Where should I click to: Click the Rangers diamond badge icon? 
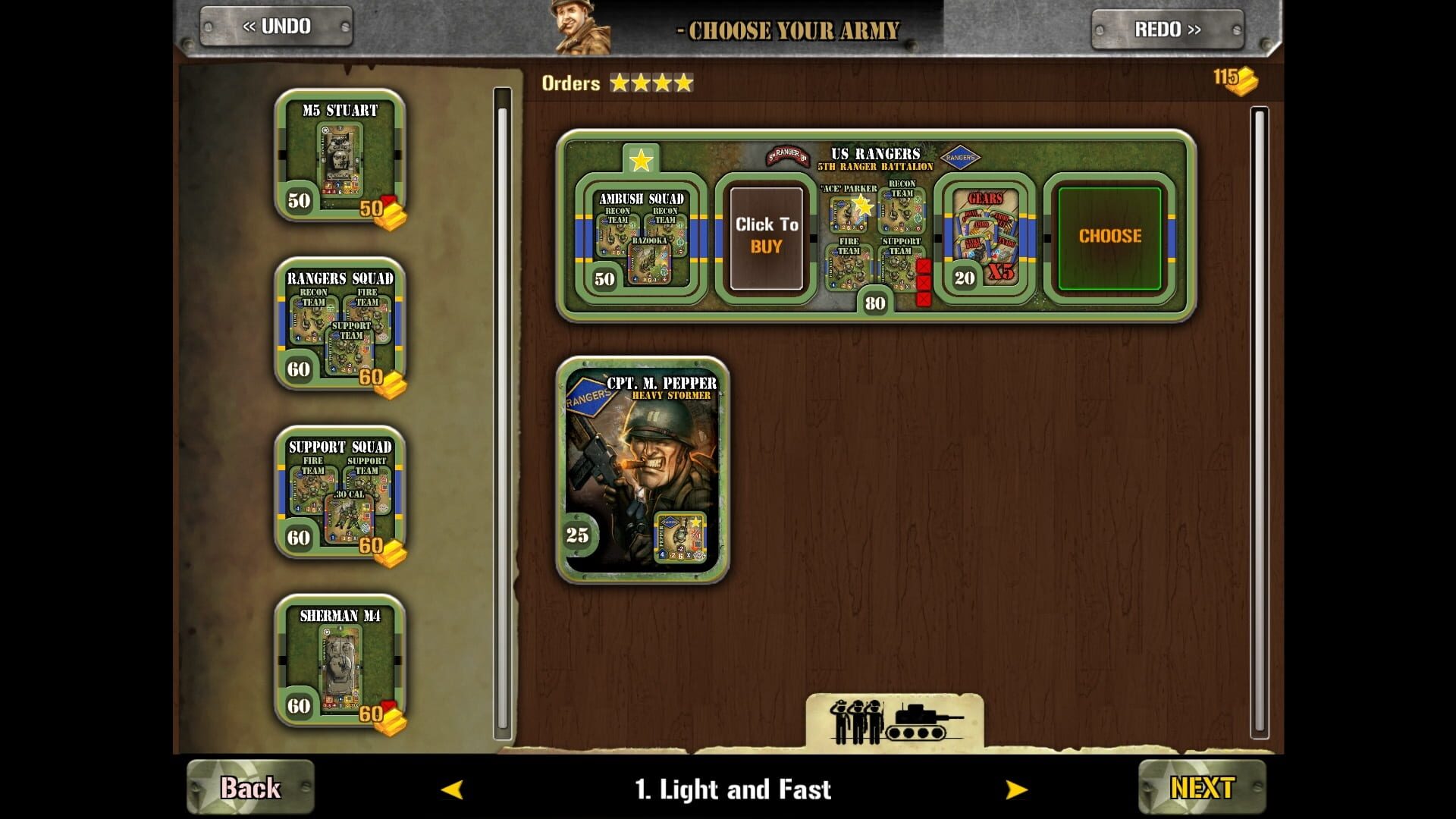pyautogui.click(x=962, y=157)
